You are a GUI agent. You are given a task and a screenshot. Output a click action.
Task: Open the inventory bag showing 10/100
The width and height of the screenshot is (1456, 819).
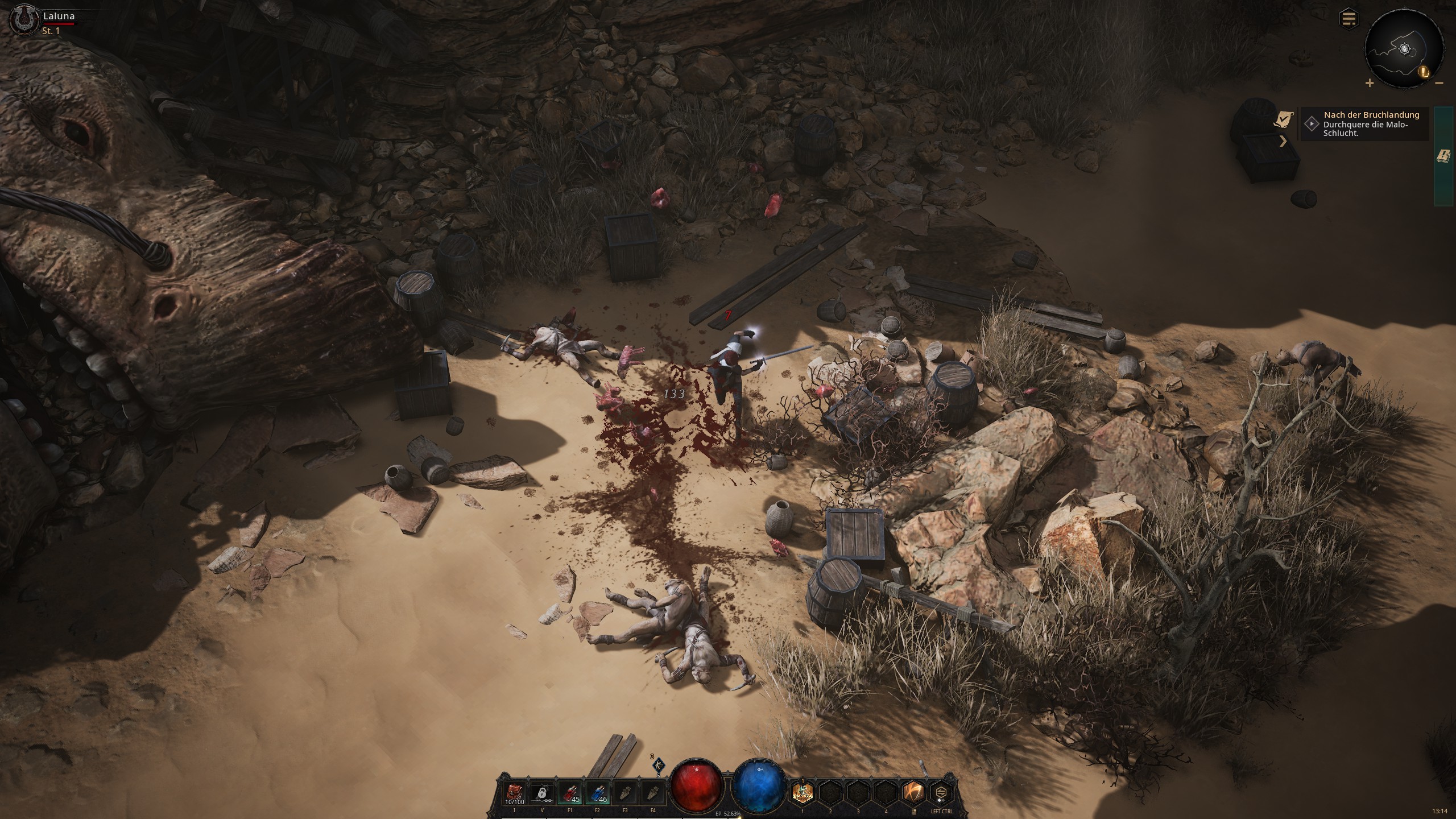coord(514,794)
